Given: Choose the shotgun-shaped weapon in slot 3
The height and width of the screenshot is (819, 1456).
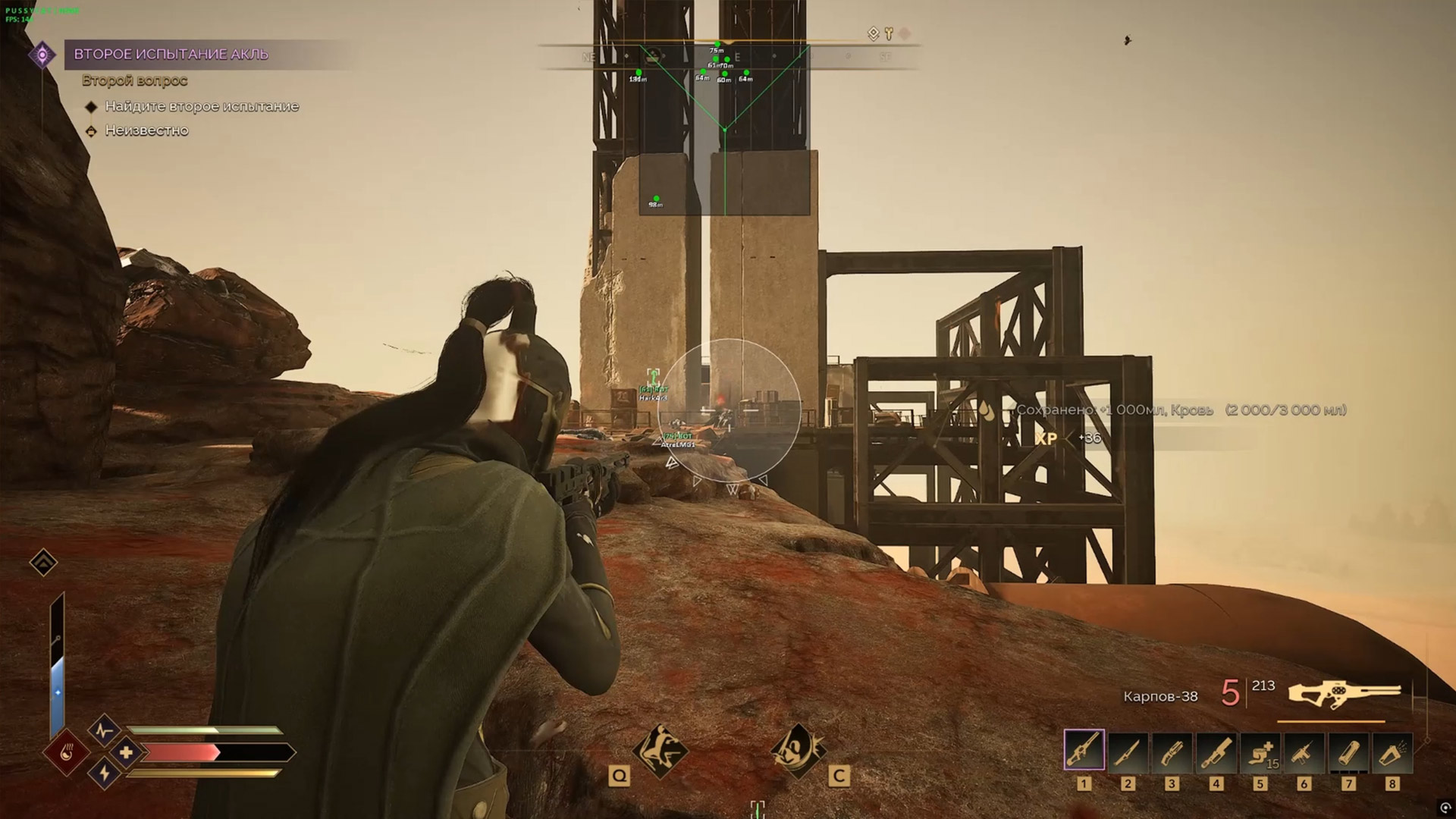Looking at the screenshot, I should coord(1172,750).
